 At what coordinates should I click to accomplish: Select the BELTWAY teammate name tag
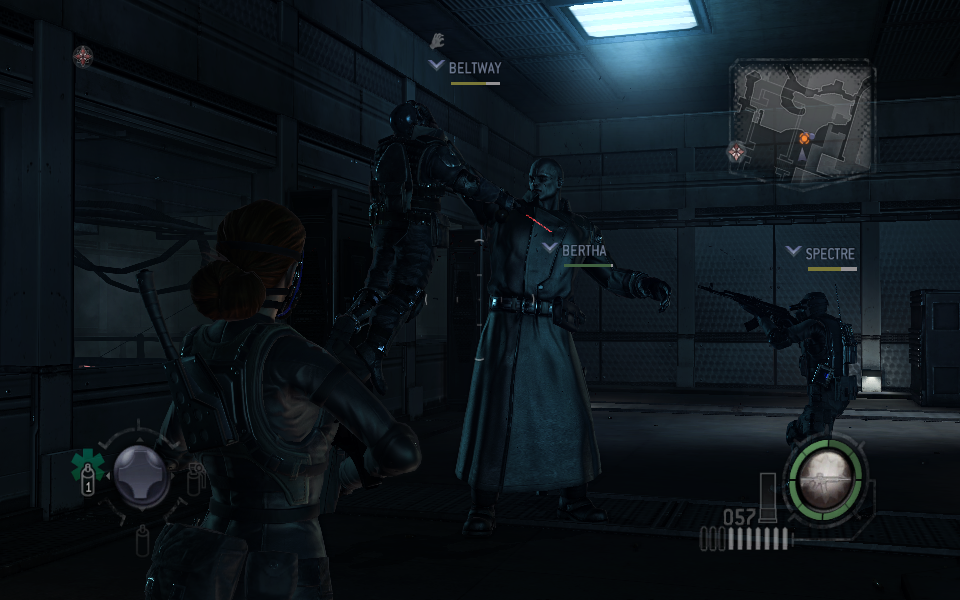[474, 68]
